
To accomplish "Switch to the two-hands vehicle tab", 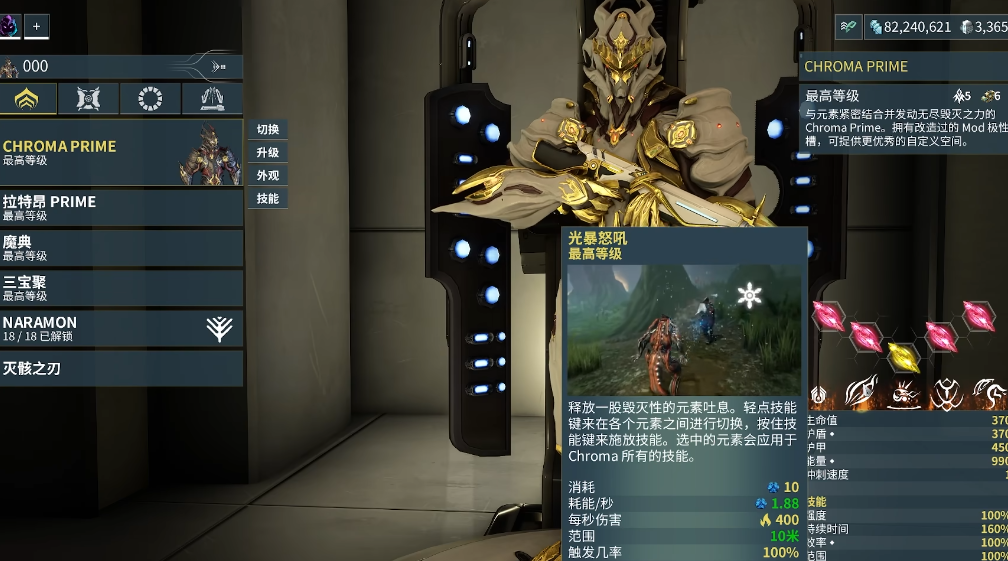I will [211, 98].
